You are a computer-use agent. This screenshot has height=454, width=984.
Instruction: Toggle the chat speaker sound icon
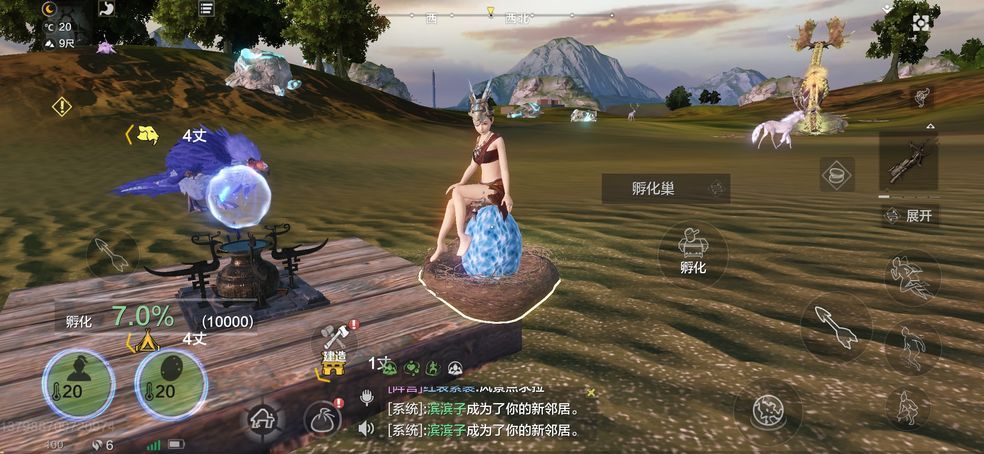tap(367, 428)
